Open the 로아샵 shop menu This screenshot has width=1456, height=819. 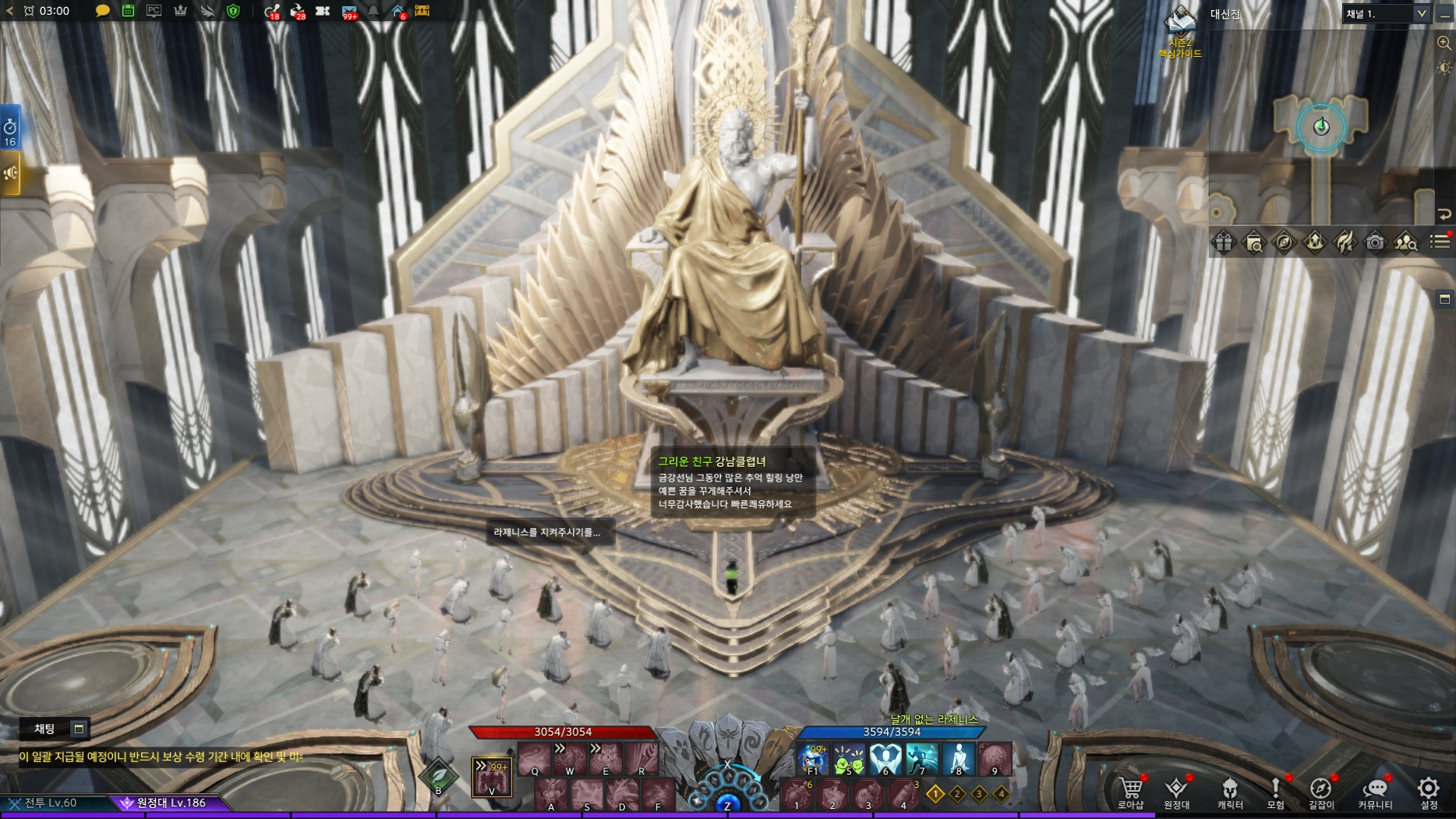[x=1130, y=791]
